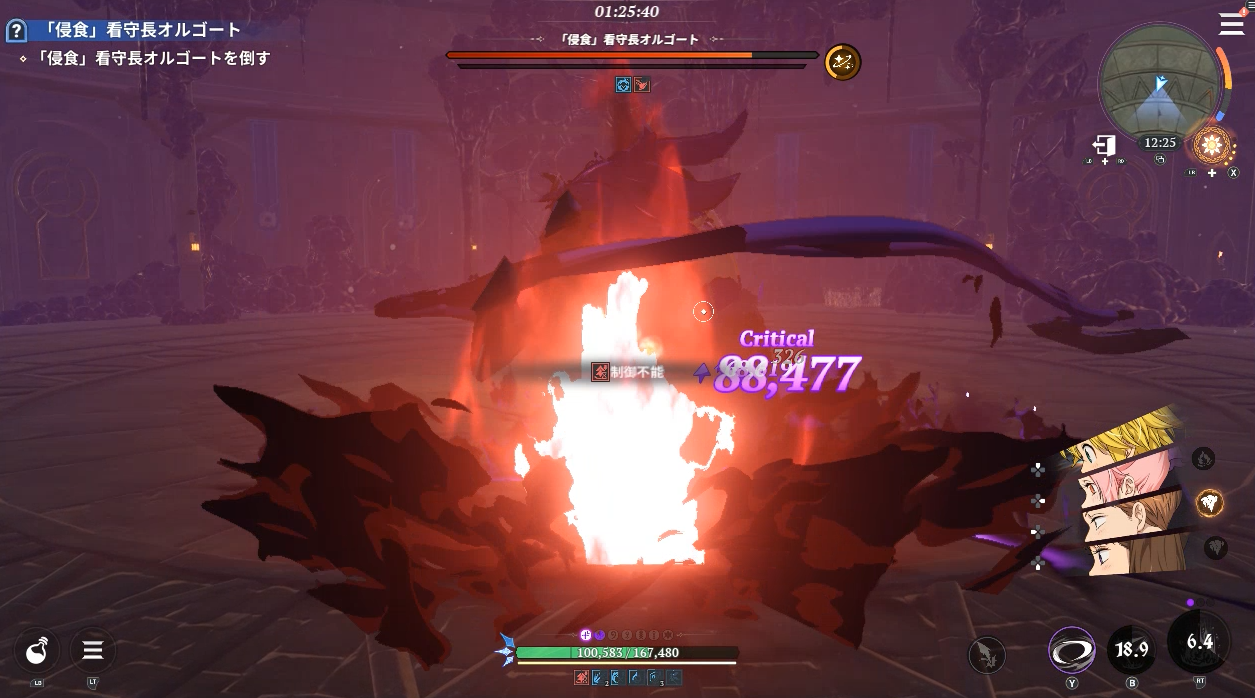Viewport: 1255px width, 698px height.
Task: Select the skill showing 6.4 cooldown
Action: coord(1198,642)
